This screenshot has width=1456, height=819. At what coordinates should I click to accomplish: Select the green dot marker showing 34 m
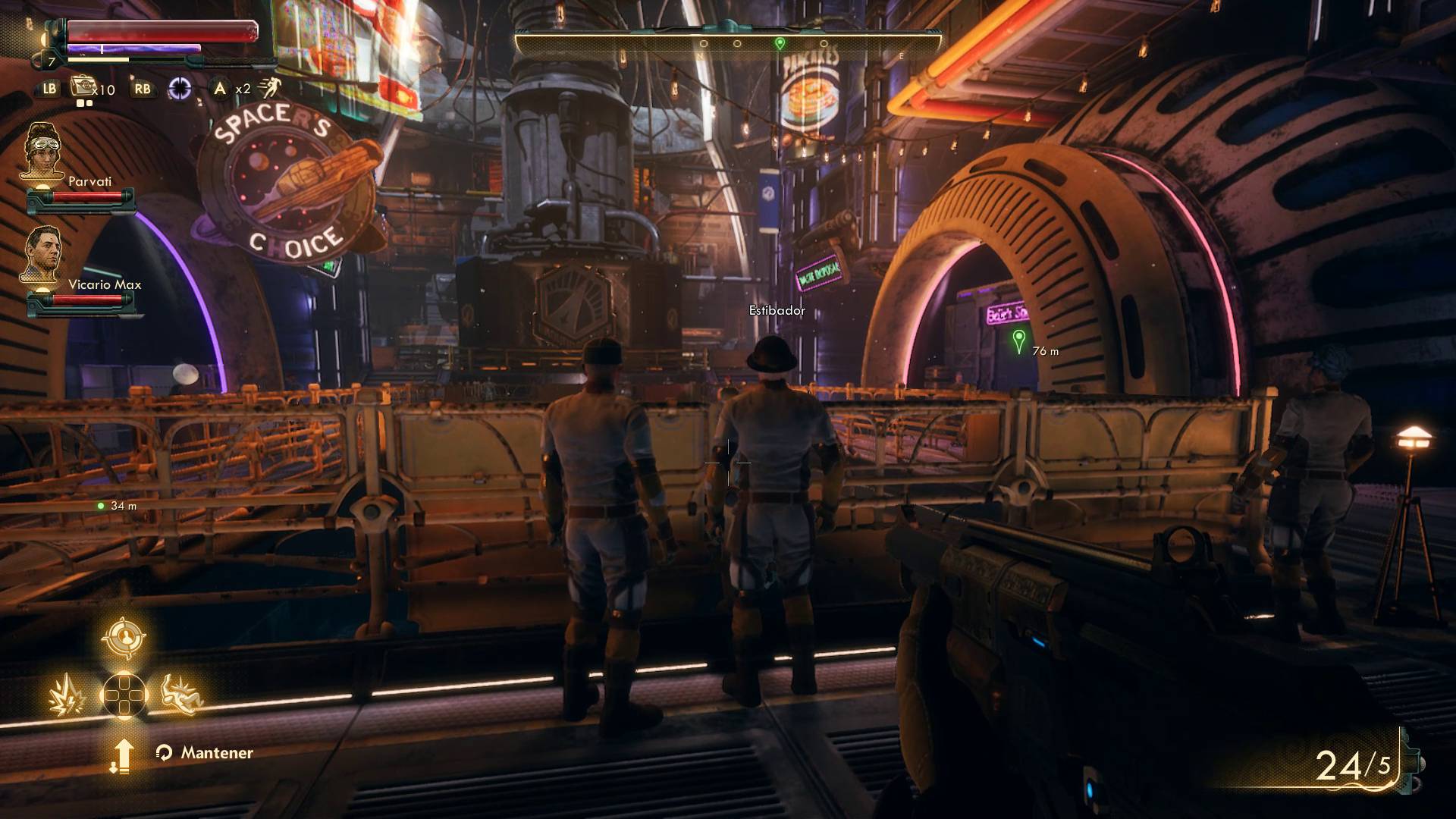coord(101,506)
